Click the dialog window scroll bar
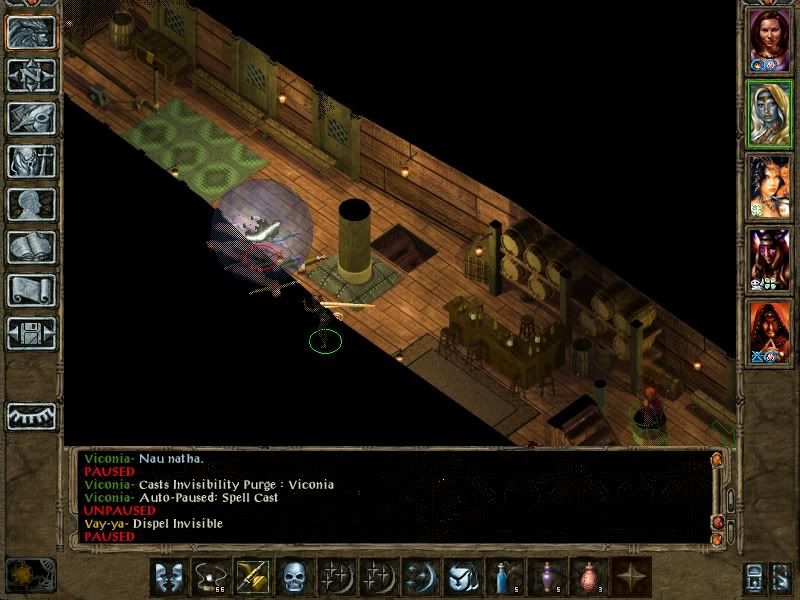Viewport: 800px width, 600px height. coord(717,495)
